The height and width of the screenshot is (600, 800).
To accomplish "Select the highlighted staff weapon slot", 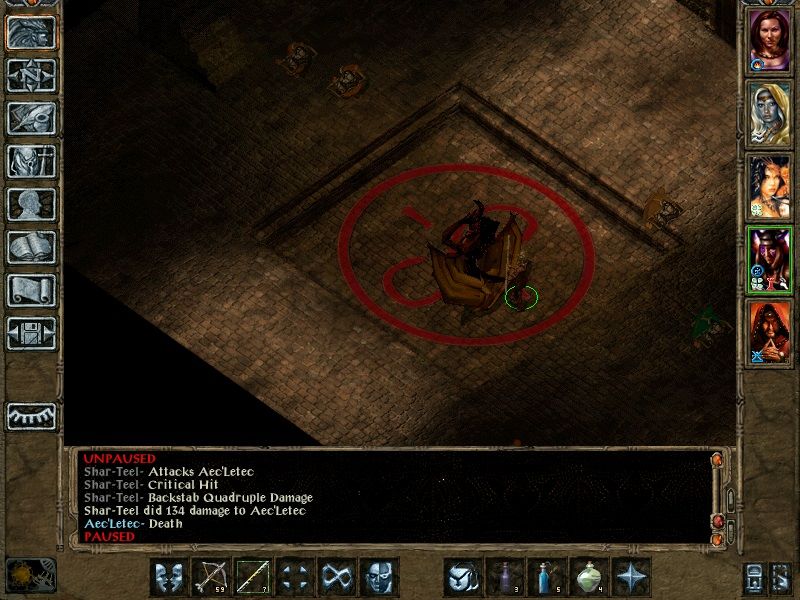I will pos(253,577).
